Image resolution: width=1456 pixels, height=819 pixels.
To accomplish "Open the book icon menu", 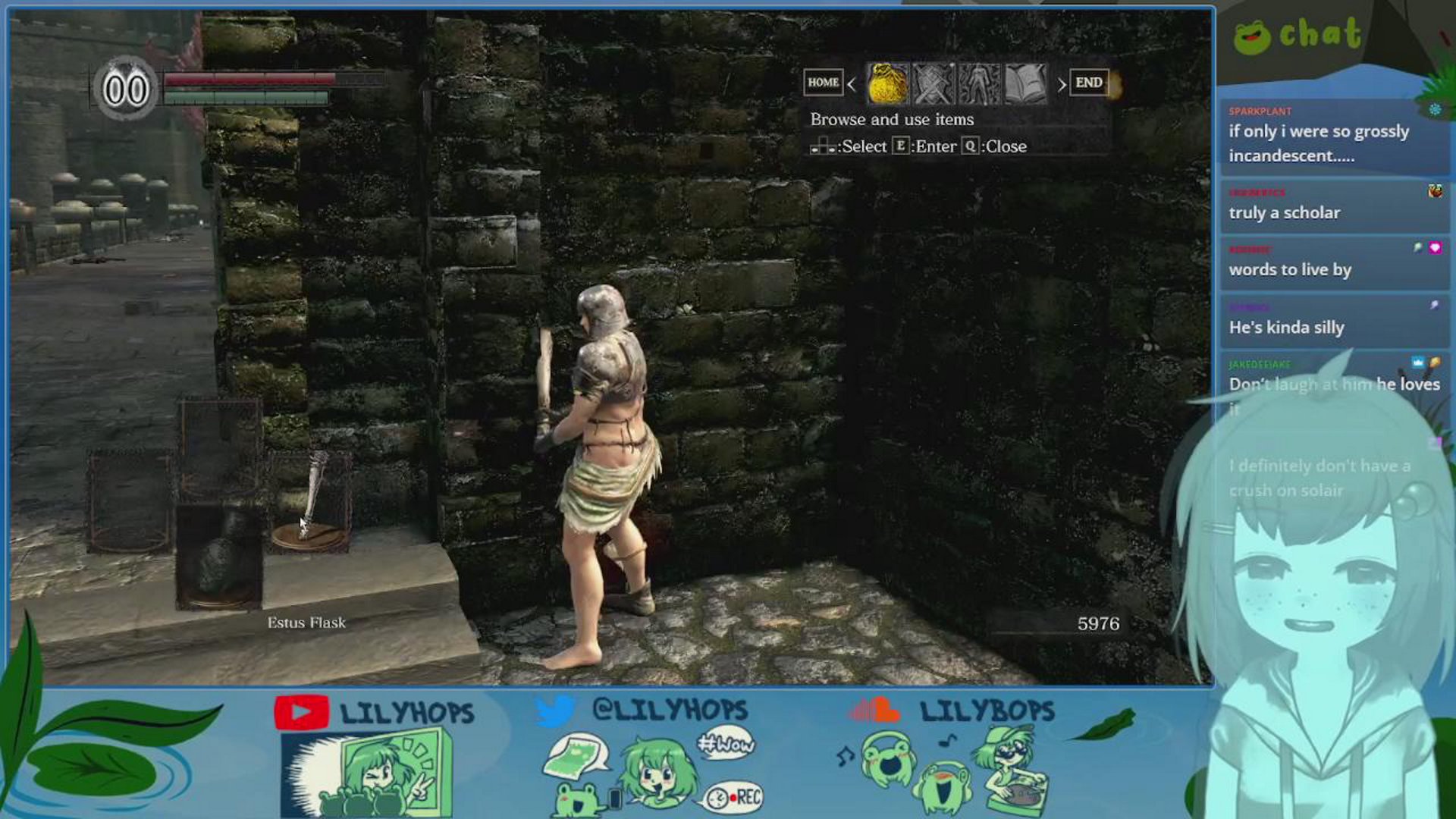I will 1025,83.
